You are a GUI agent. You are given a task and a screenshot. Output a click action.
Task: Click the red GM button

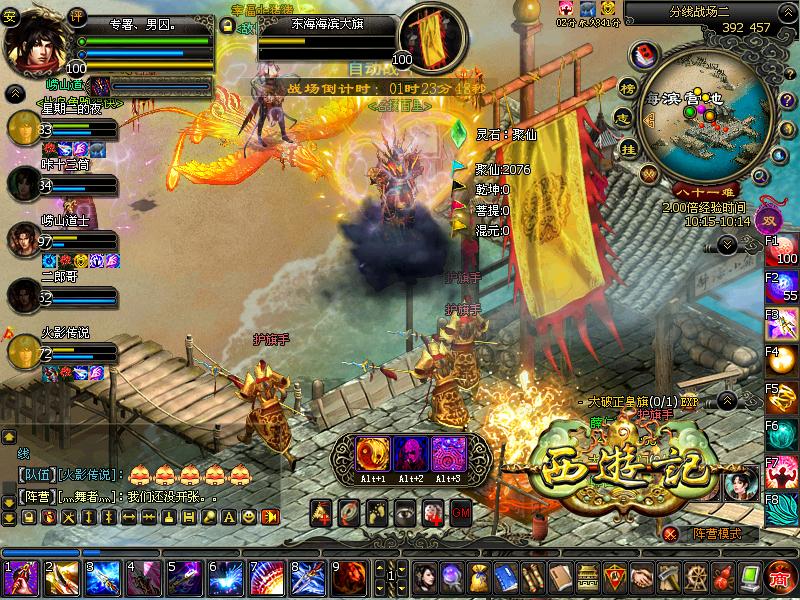(461, 513)
